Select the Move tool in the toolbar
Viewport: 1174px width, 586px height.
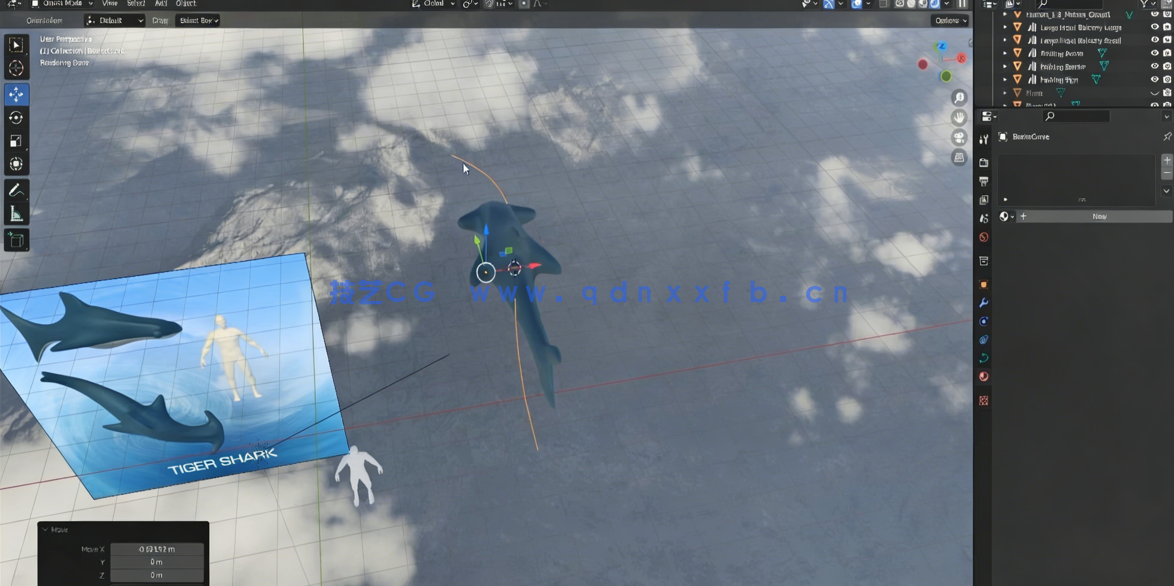16,94
